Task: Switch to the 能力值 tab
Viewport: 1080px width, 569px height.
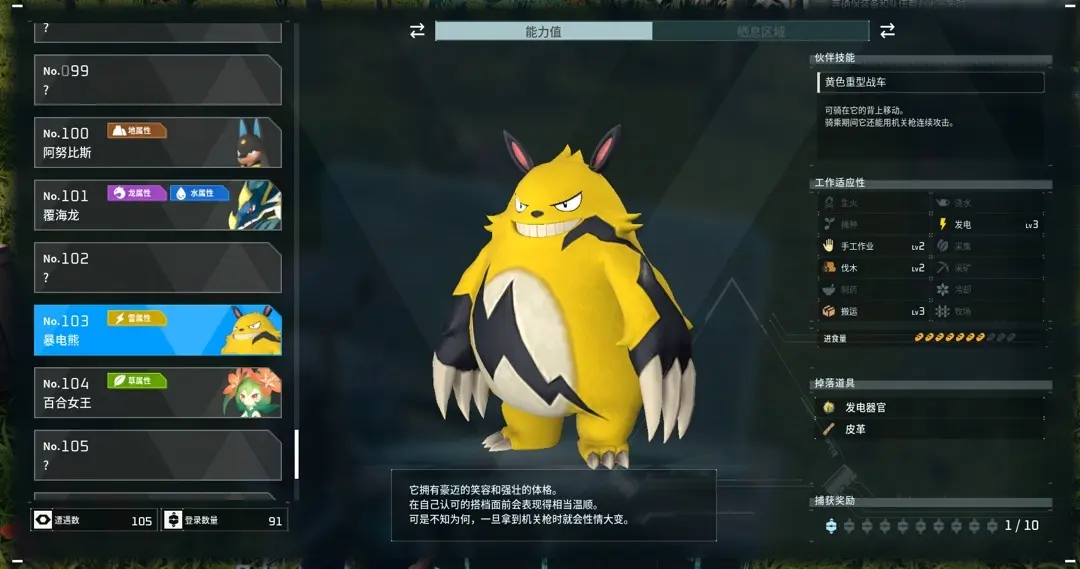Action: [543, 32]
